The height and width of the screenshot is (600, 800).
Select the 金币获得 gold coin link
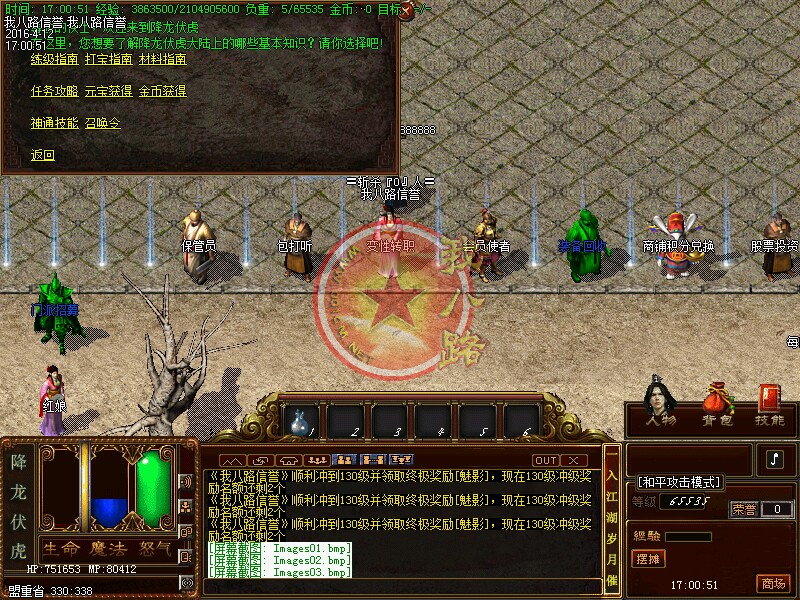(162, 91)
